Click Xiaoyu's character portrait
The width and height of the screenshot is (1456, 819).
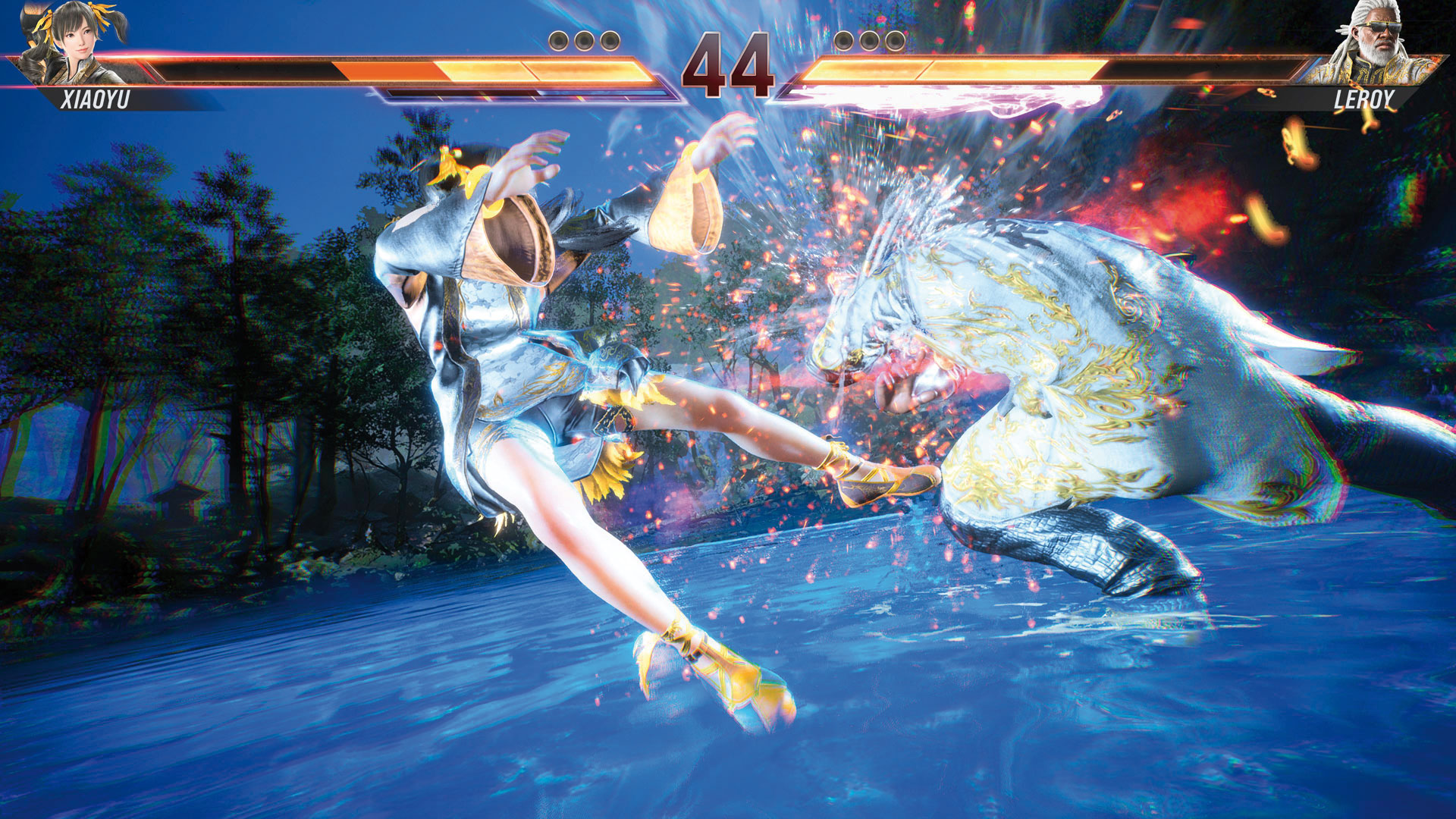[x=76, y=42]
